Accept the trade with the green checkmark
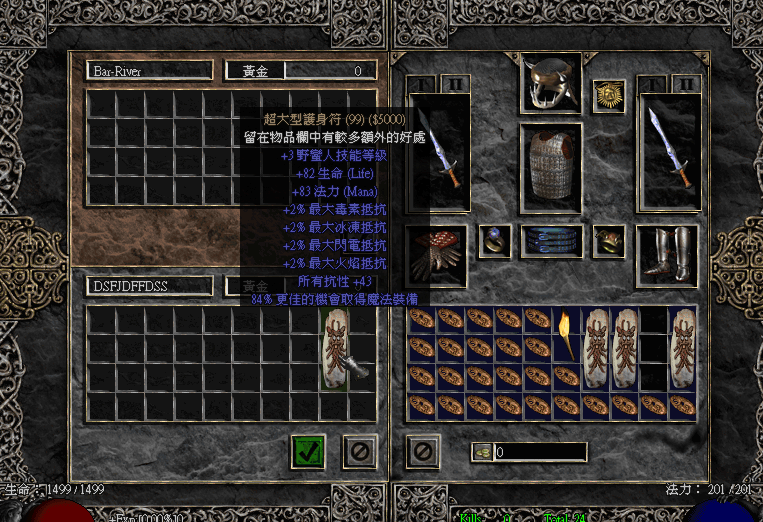This screenshot has width=763, height=522. click(x=309, y=451)
